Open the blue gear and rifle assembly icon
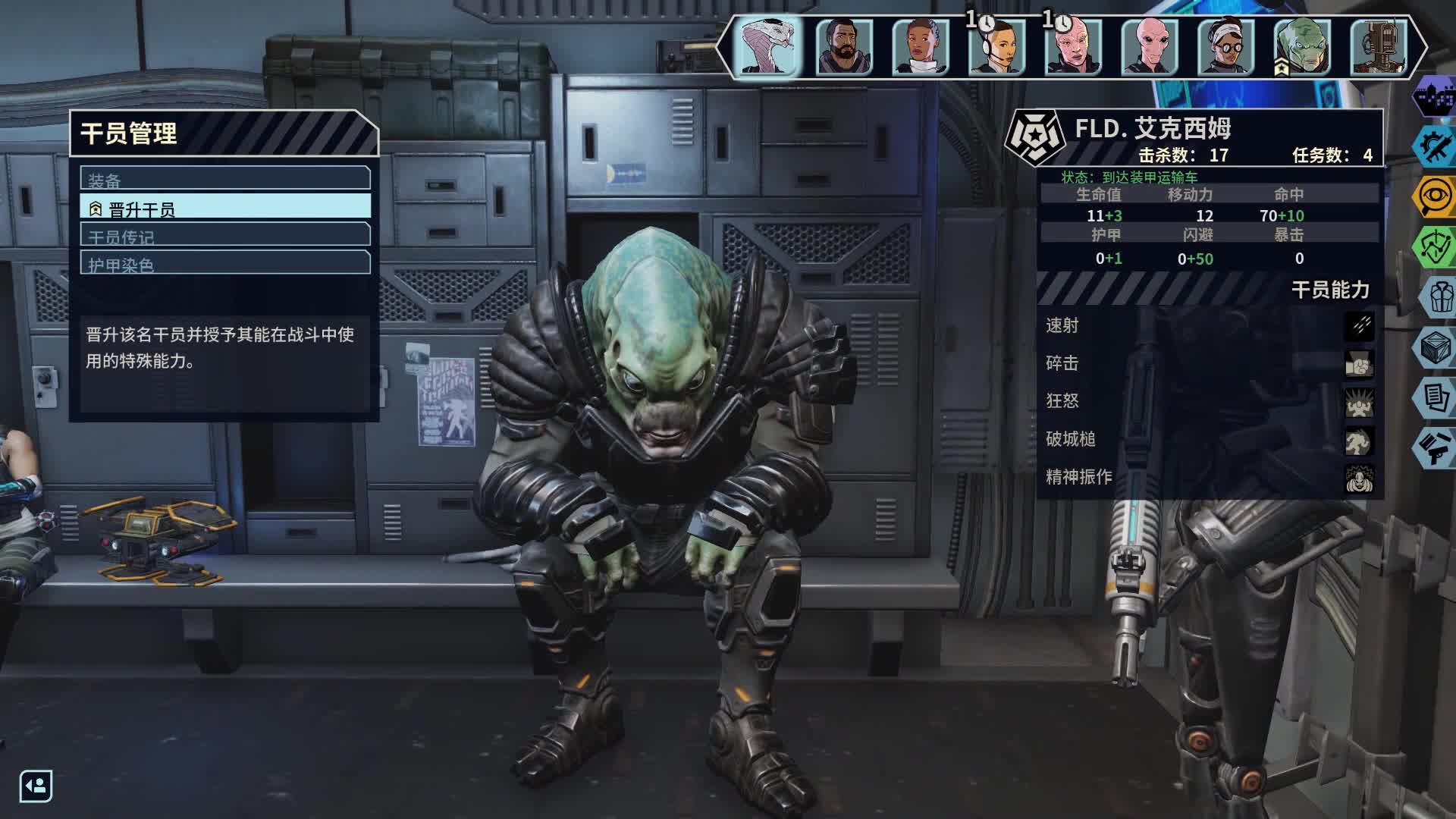 click(x=1435, y=146)
